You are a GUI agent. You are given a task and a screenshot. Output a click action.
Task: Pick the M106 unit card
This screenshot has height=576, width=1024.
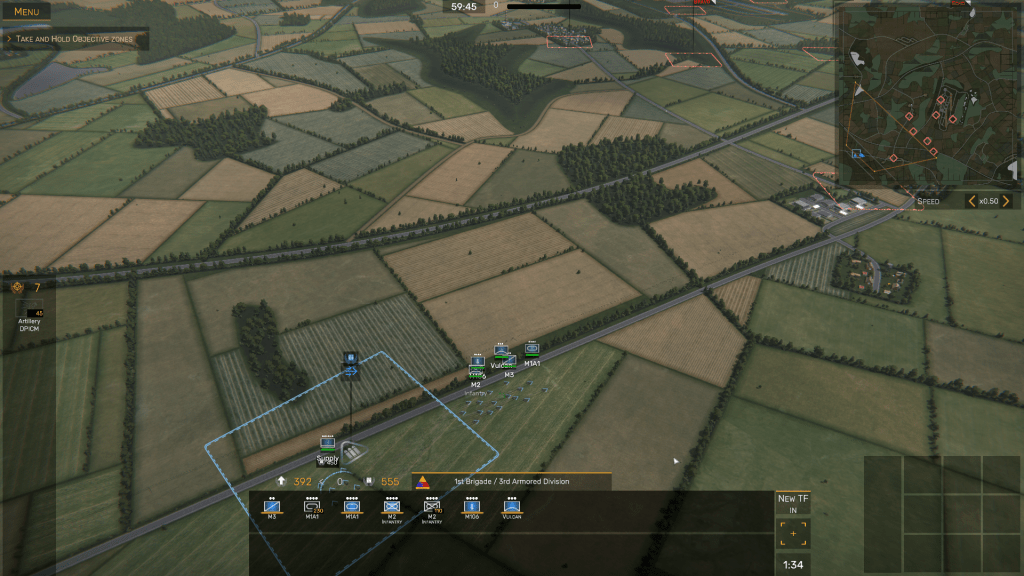[472, 508]
